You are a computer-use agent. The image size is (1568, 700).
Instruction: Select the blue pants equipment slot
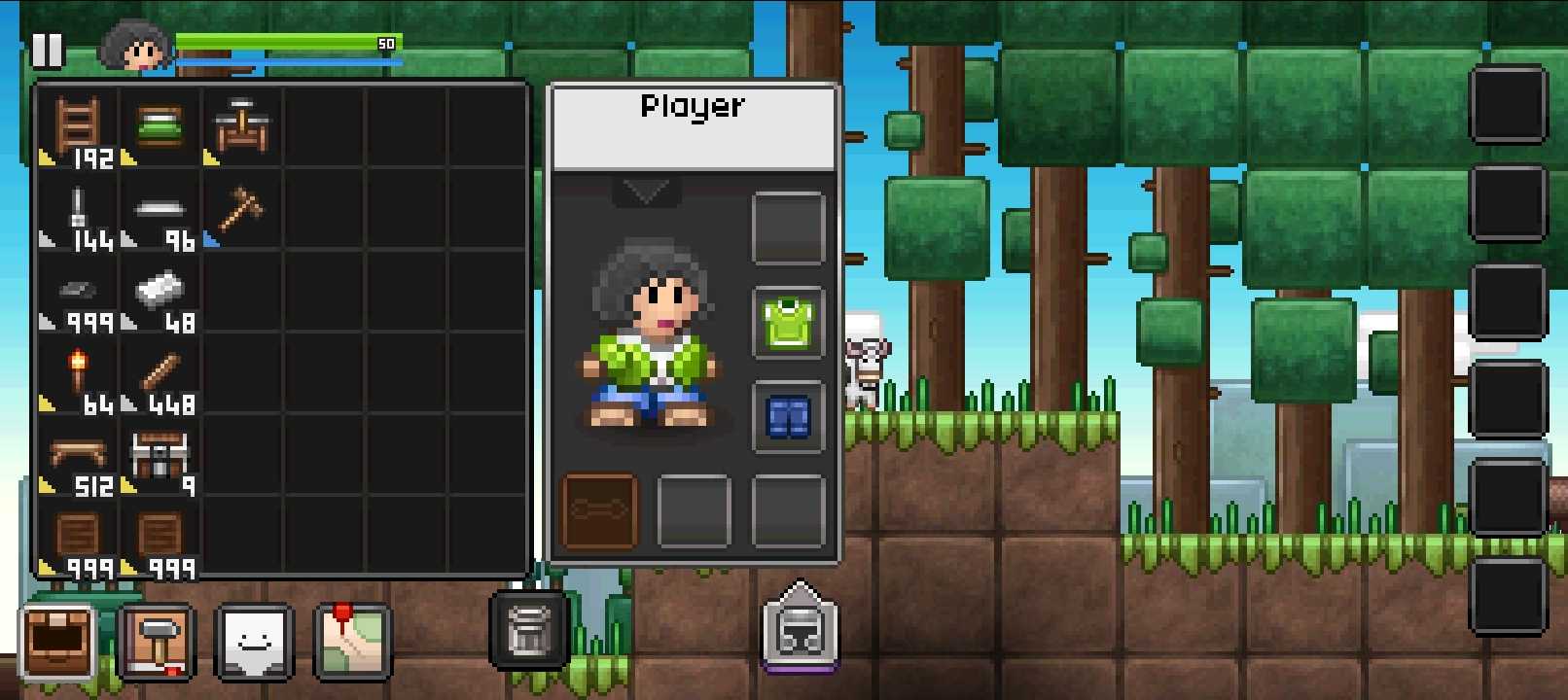coord(788,417)
